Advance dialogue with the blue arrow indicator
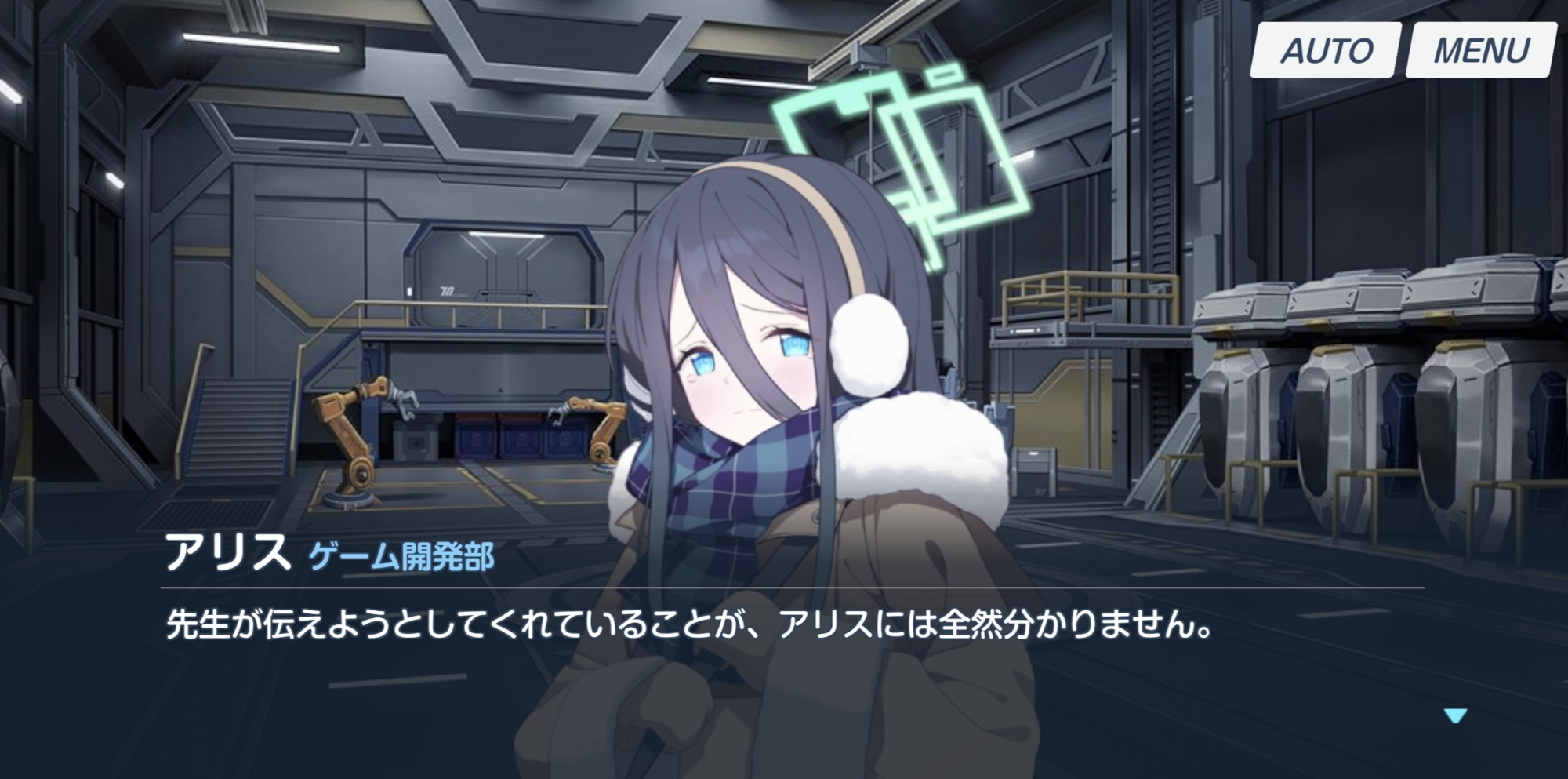Screen dimensions: 1568x779 [1455, 715]
